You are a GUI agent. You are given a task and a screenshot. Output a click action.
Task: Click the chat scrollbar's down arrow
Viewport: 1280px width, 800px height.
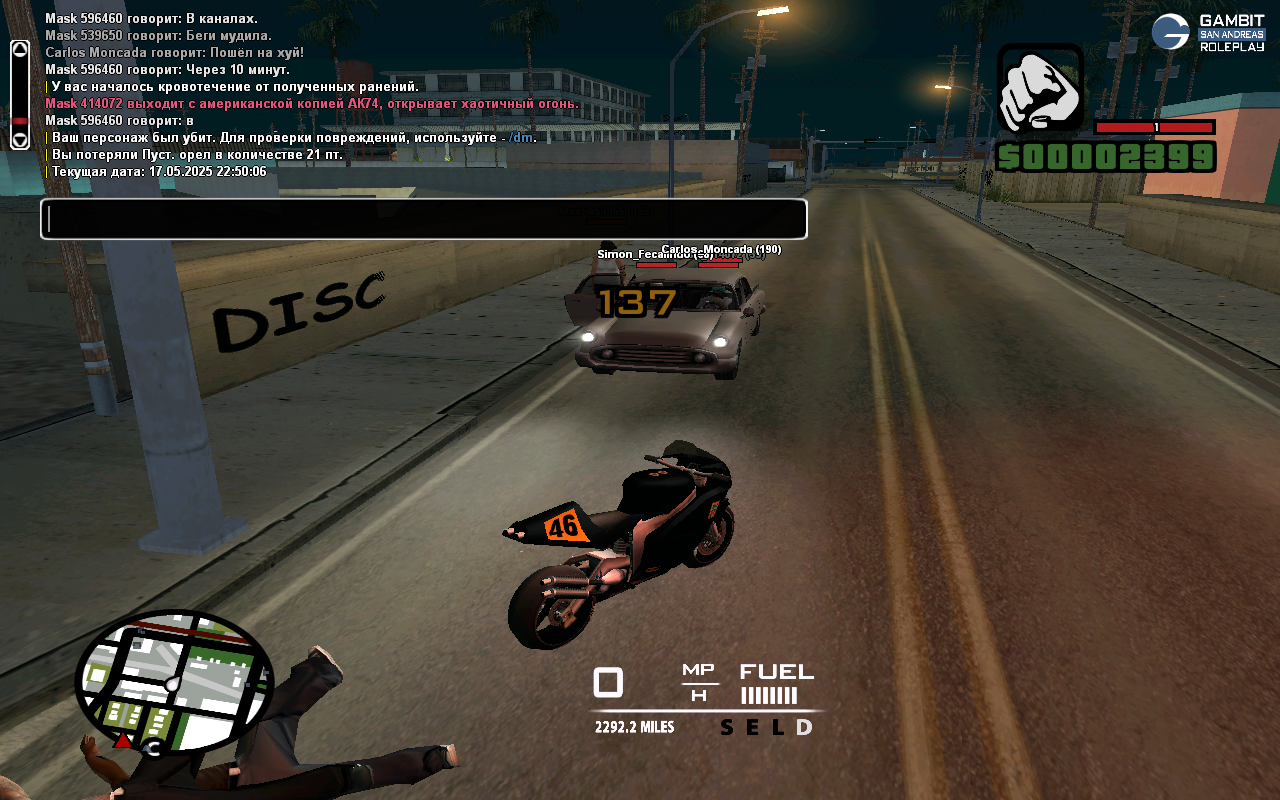(x=20, y=139)
